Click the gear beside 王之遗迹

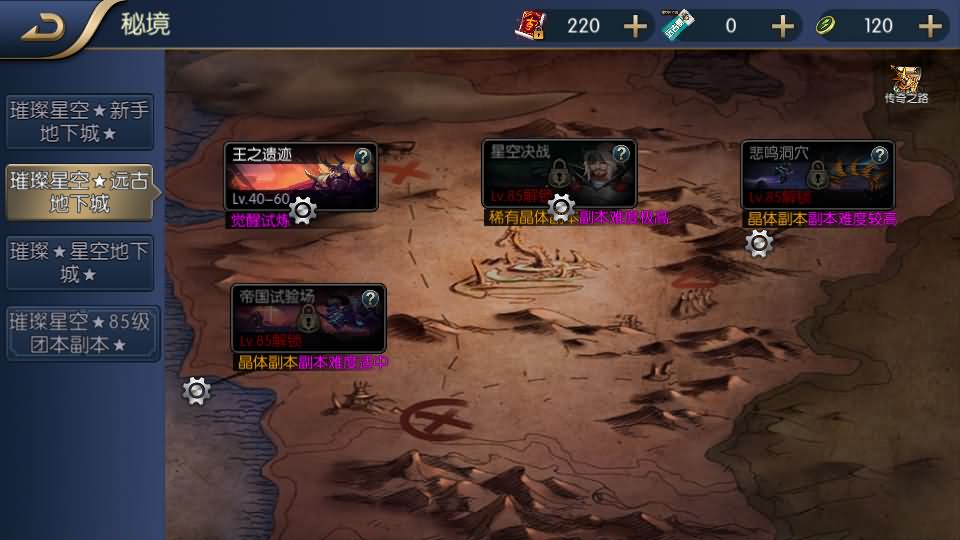[303, 210]
